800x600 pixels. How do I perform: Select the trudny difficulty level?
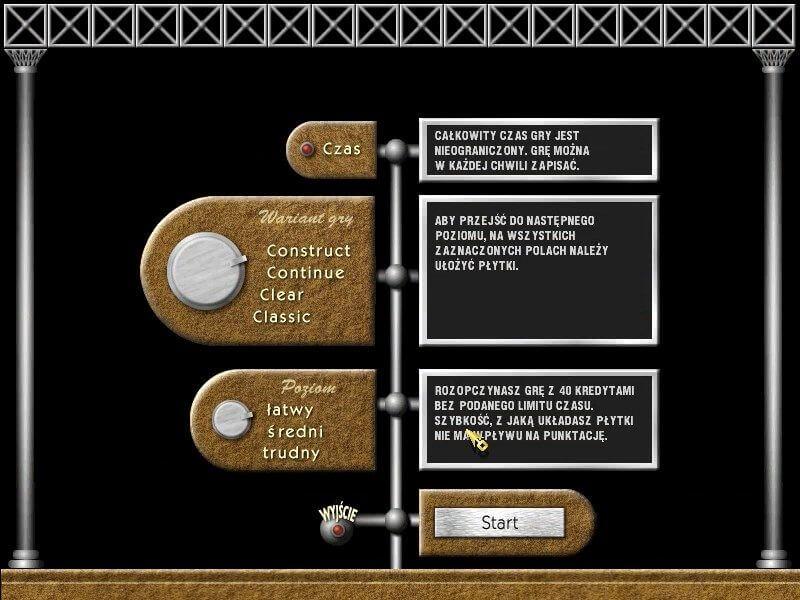pos(291,453)
